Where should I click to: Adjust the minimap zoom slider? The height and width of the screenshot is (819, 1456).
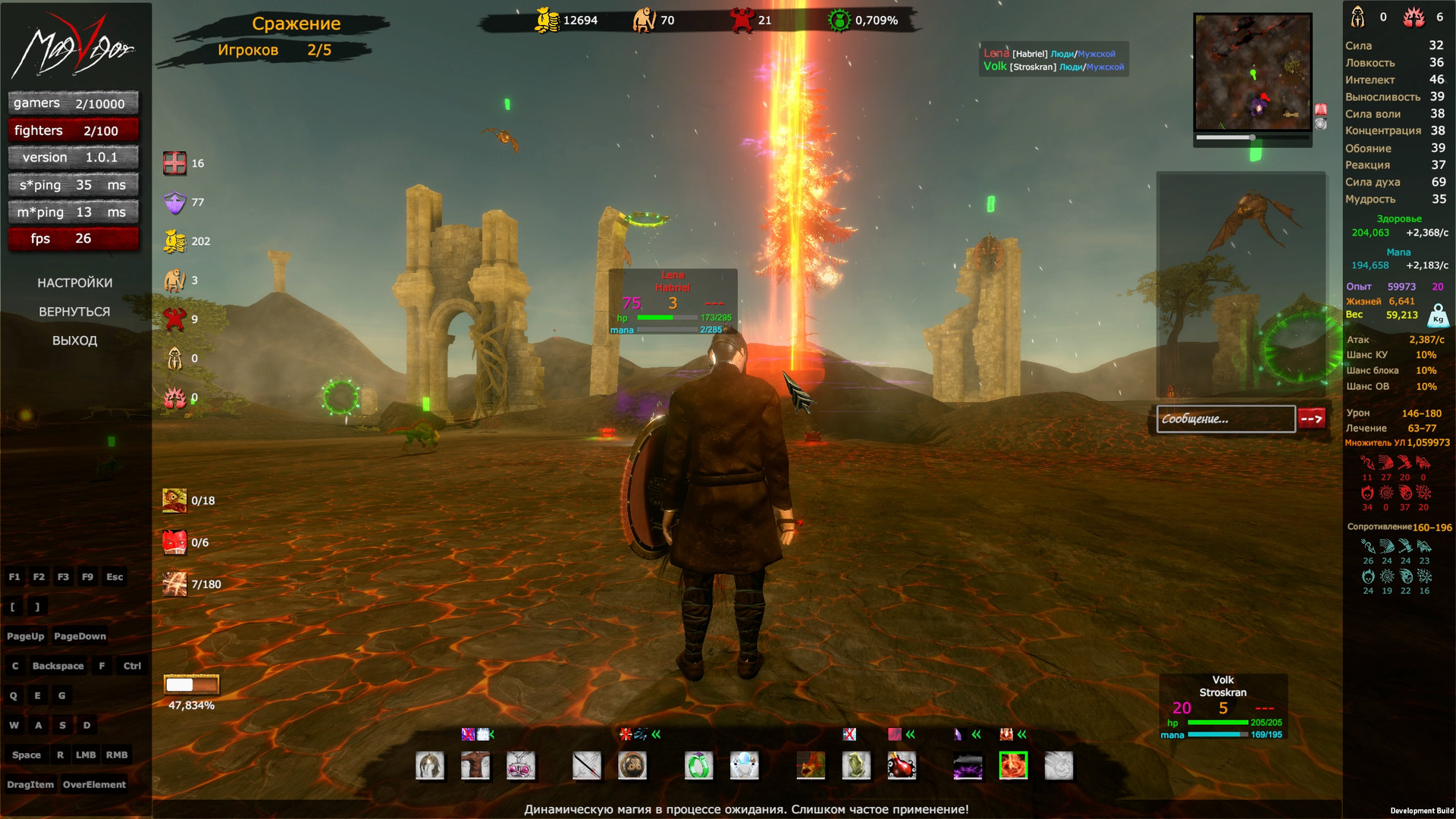(x=1252, y=138)
